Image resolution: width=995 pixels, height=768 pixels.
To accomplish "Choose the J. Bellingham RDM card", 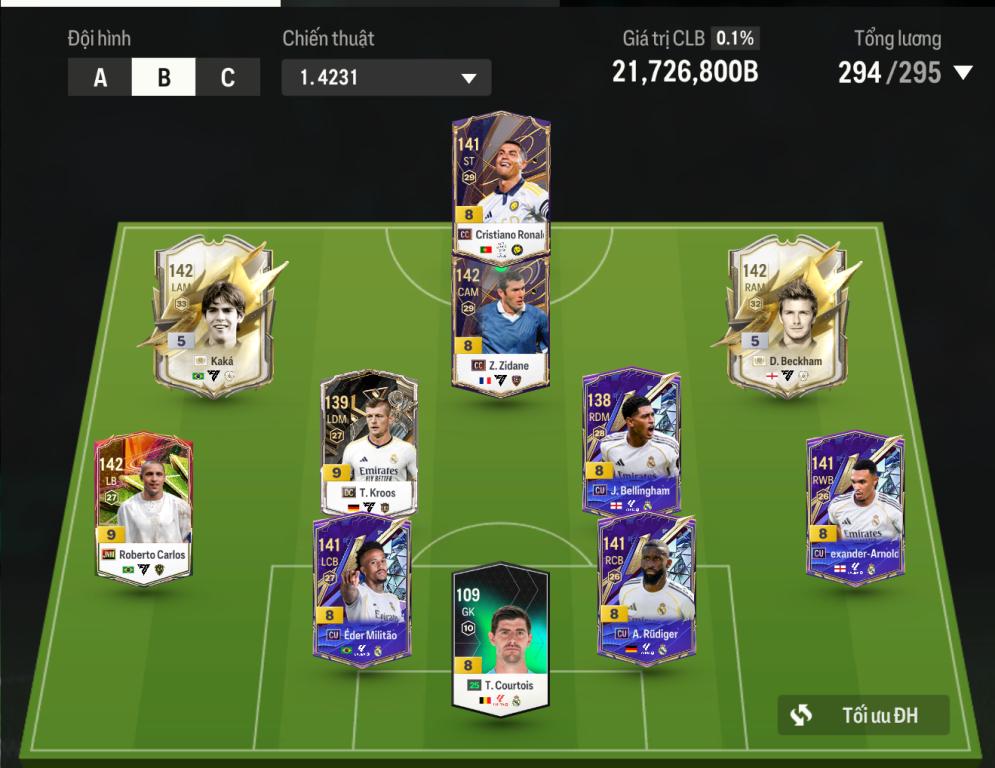I will tap(632, 440).
